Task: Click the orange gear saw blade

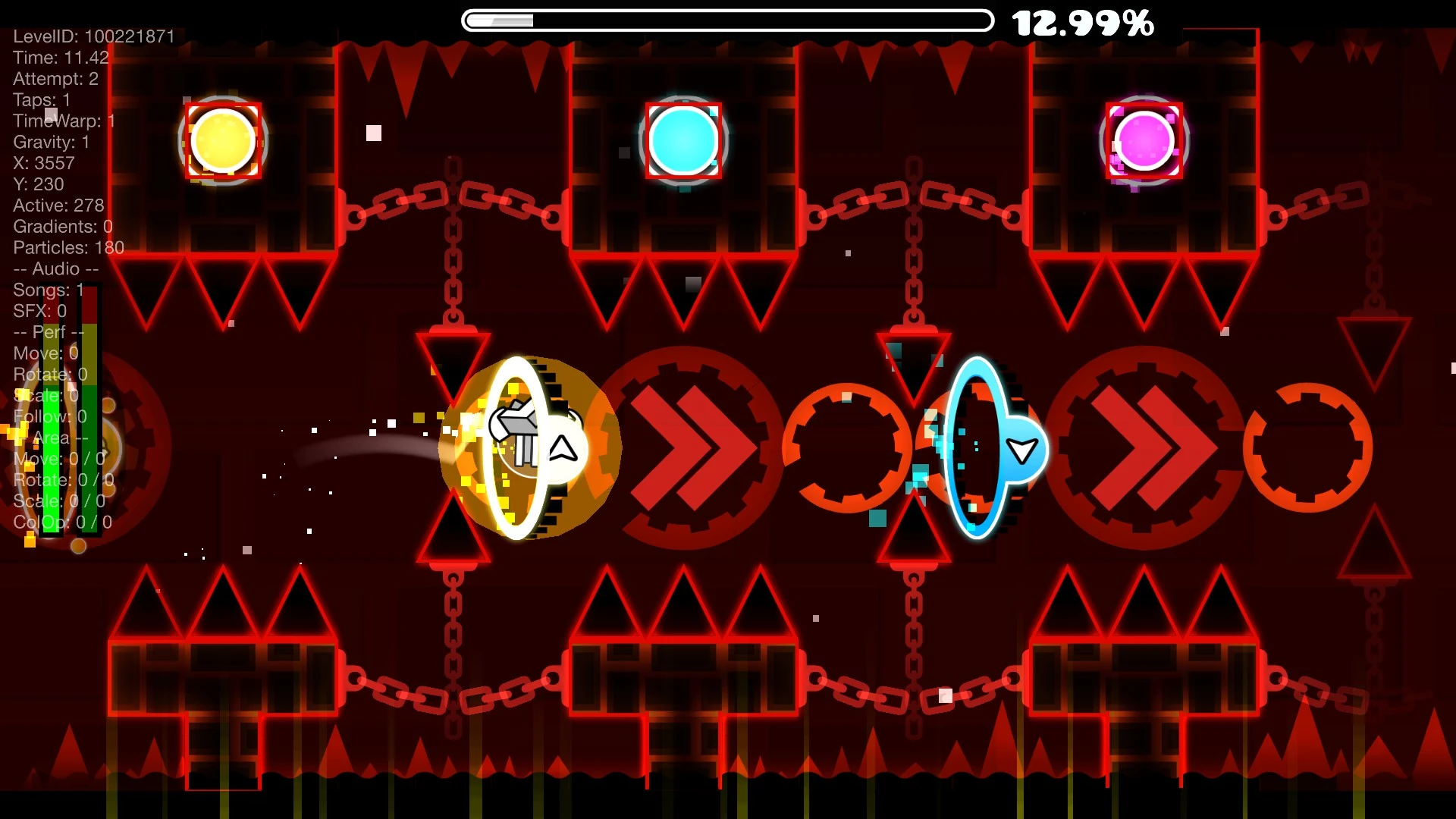Action: (1308, 449)
